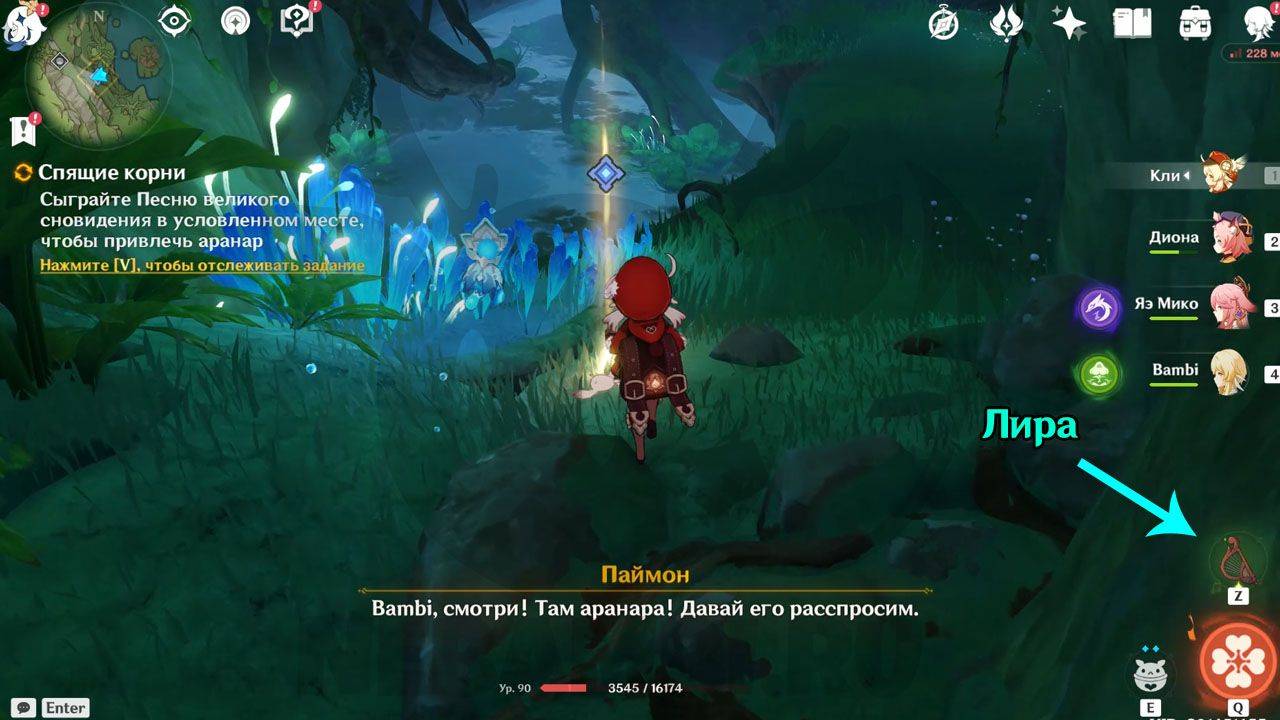This screenshot has height=720, width=1280.
Task: Use the lyre gadget icon
Action: pyautogui.click(x=1237, y=560)
